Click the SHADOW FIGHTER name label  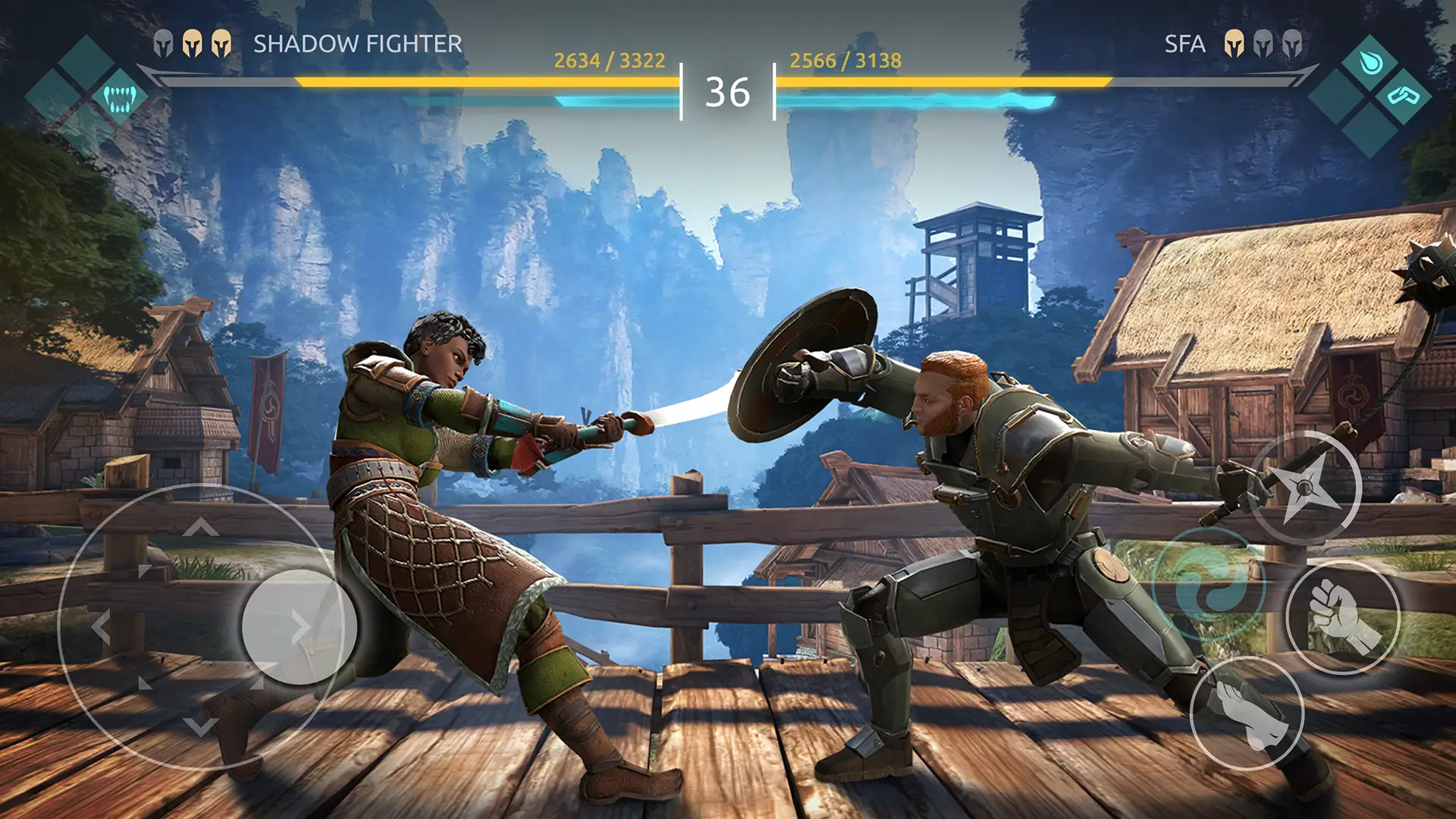pyautogui.click(x=356, y=44)
